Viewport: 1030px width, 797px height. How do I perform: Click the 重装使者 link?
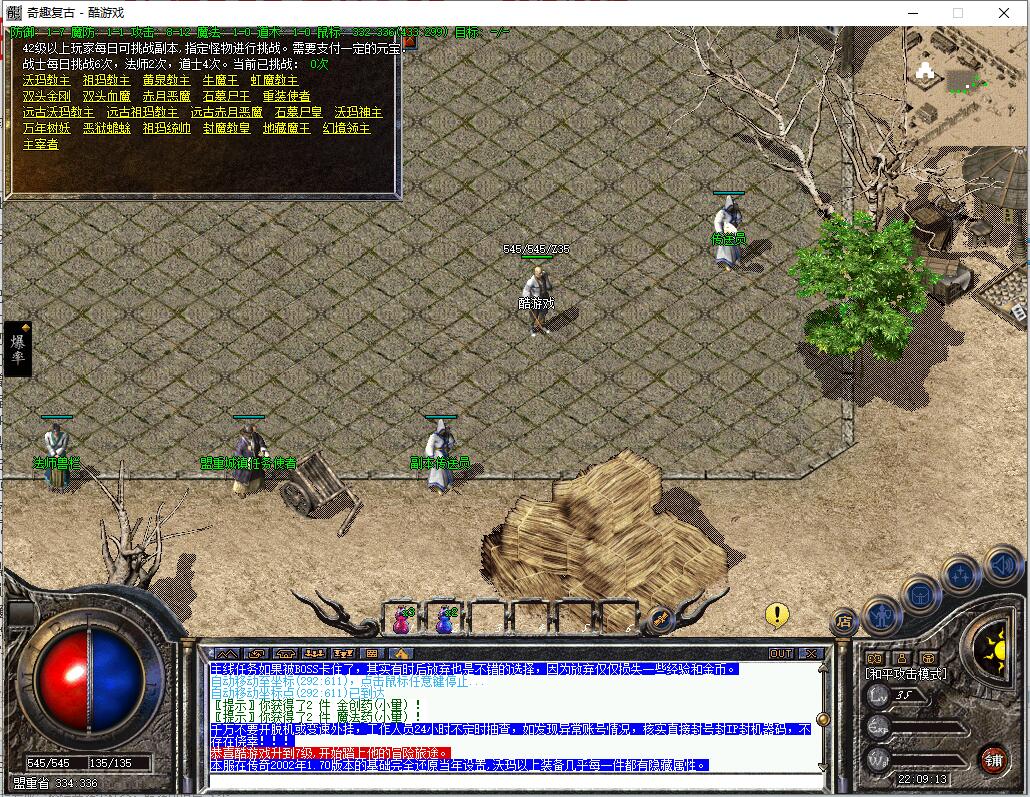[286, 96]
